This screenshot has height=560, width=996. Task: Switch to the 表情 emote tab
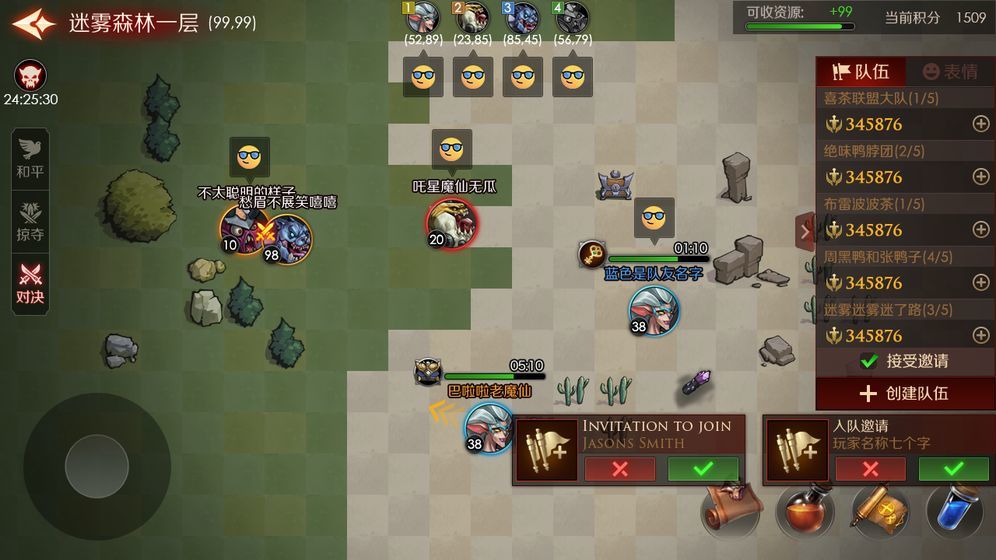(950, 71)
